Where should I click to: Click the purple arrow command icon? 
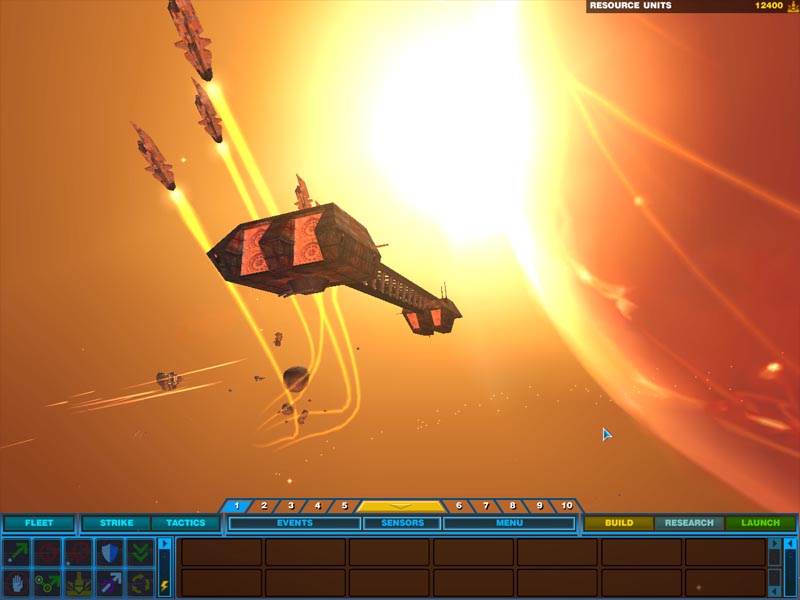(109, 582)
